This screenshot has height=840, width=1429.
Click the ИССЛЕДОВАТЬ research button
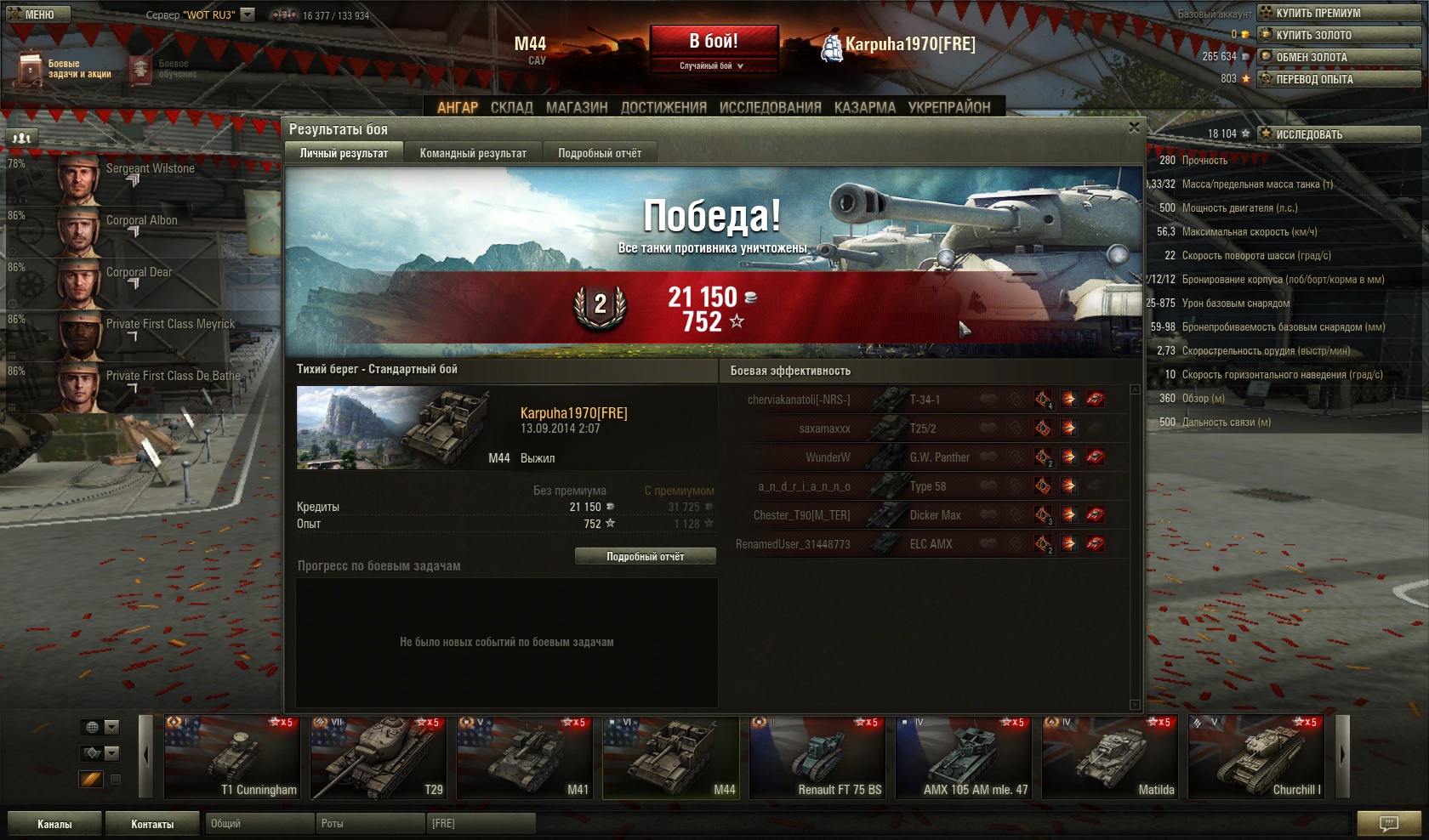[1339, 134]
